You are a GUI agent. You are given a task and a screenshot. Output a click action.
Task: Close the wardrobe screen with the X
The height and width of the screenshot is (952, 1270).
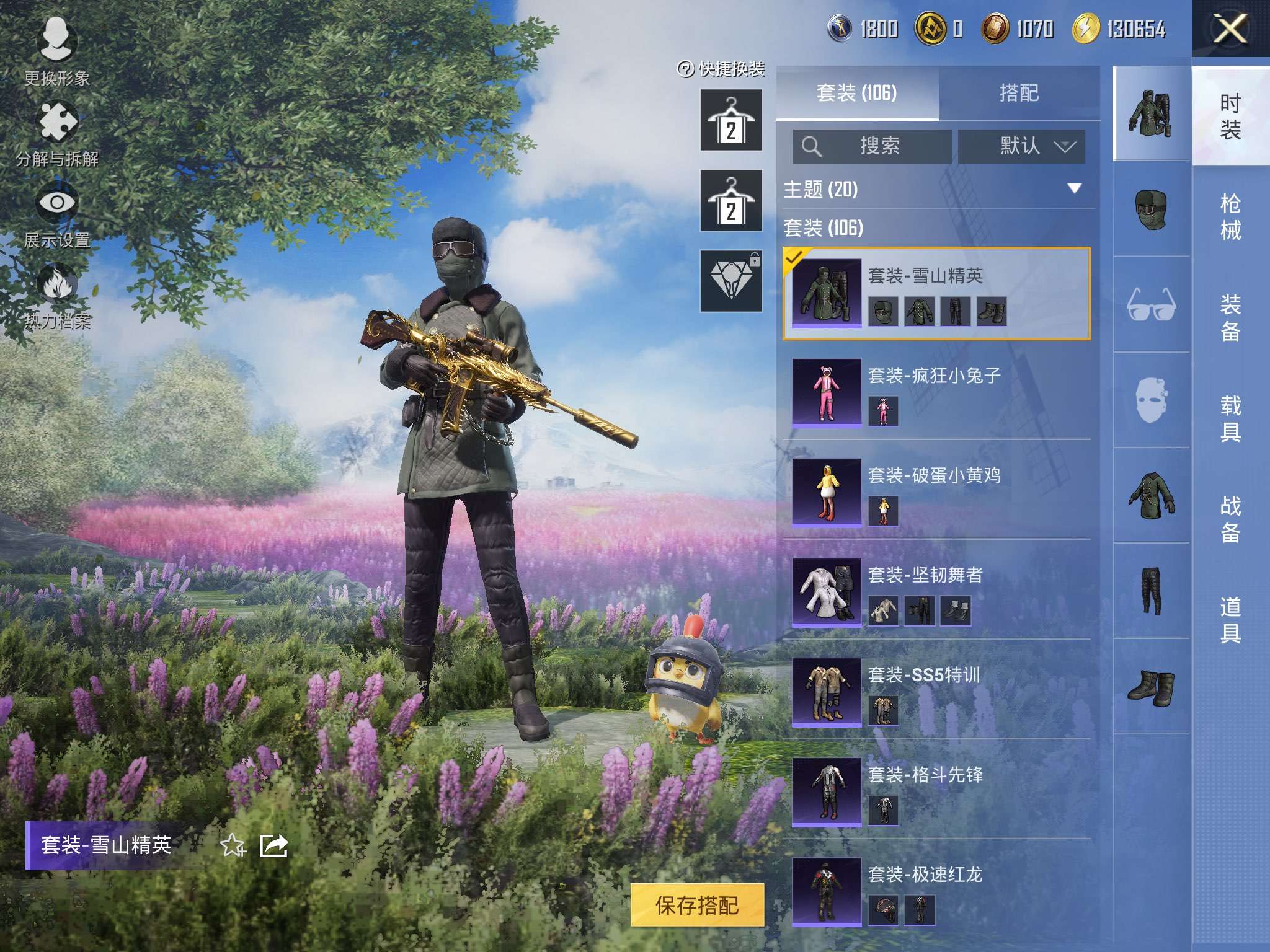[1230, 29]
